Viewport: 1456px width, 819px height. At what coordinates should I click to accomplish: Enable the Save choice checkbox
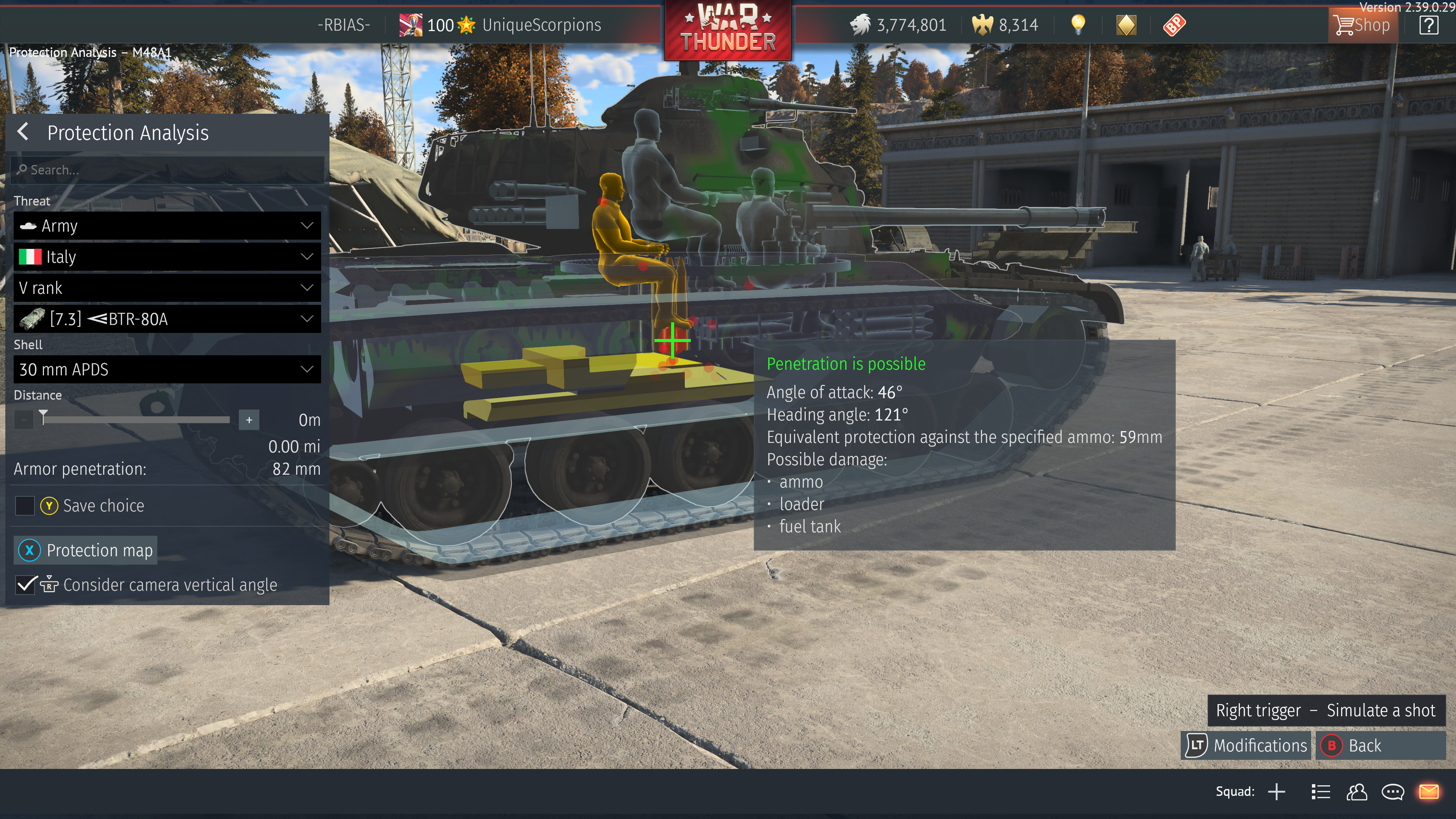click(24, 506)
